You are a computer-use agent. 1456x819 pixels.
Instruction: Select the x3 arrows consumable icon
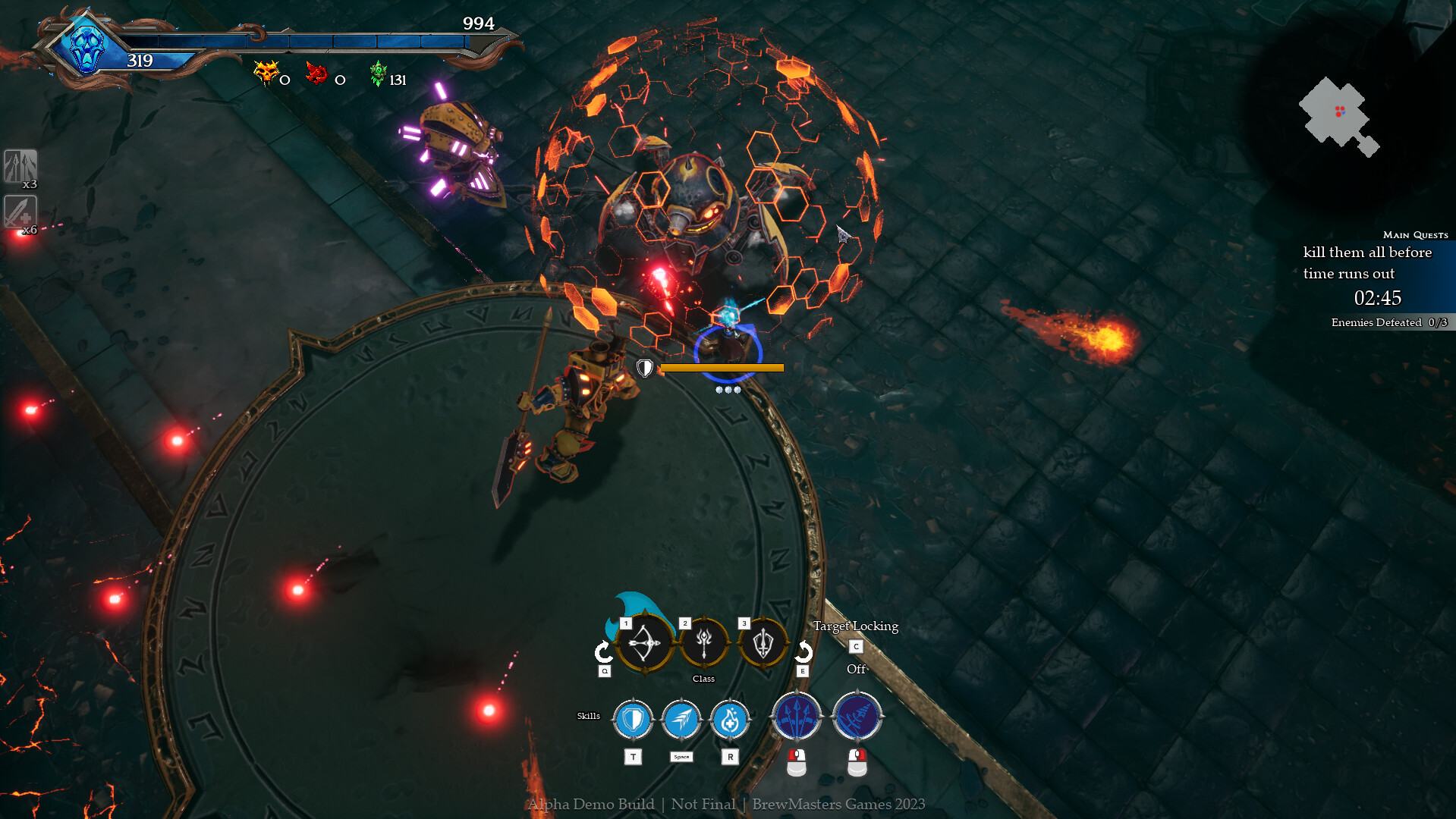click(22, 165)
